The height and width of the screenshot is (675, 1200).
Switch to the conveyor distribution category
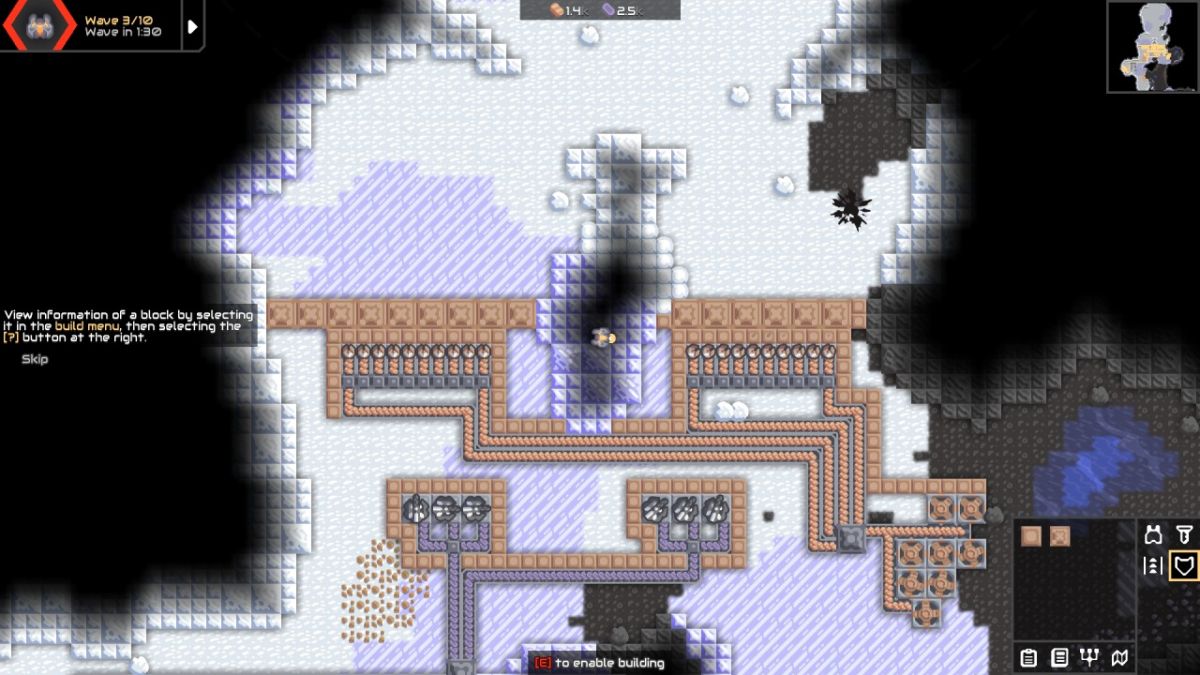point(1154,566)
